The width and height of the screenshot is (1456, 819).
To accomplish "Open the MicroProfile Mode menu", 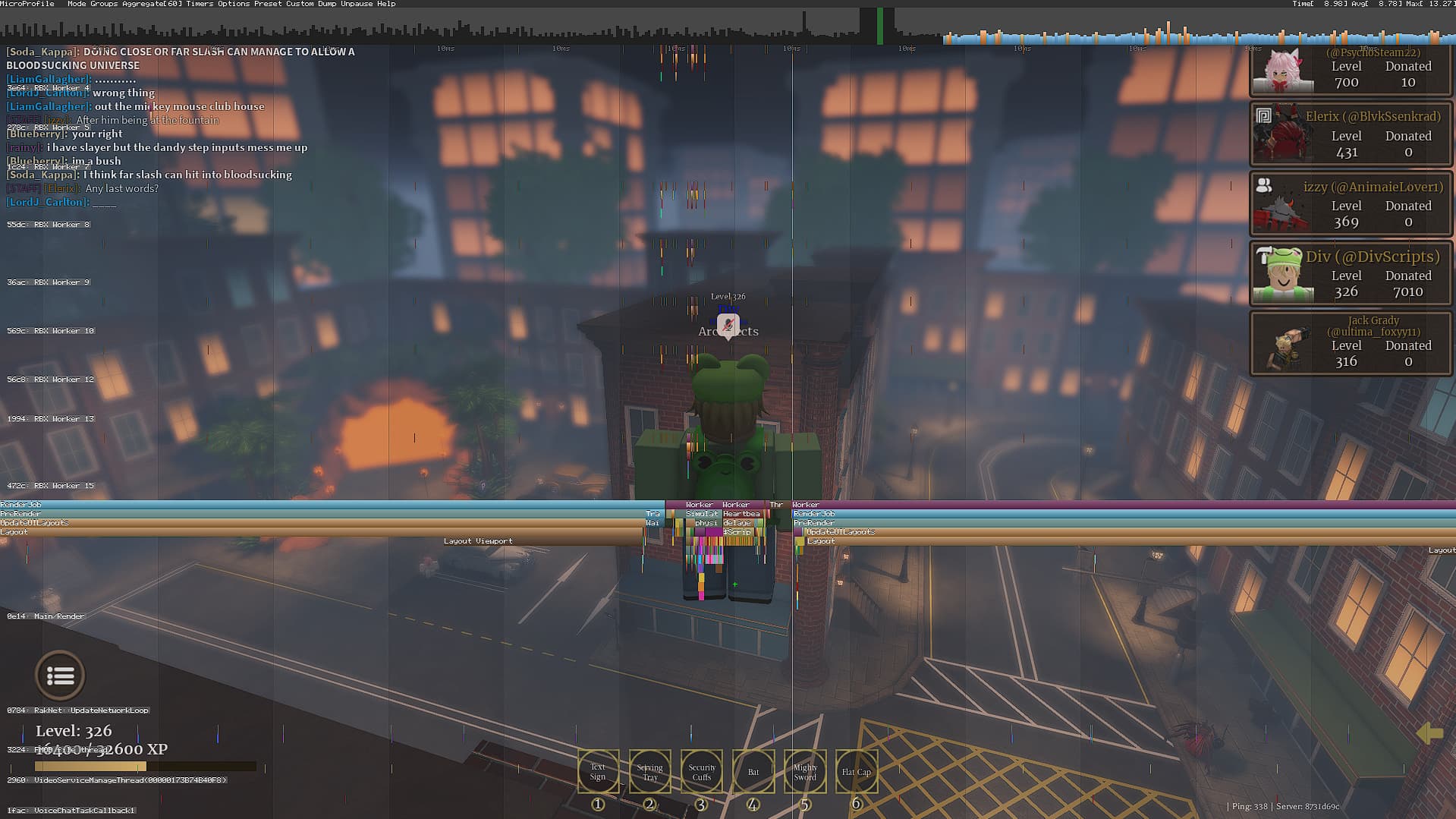I will point(76,4).
